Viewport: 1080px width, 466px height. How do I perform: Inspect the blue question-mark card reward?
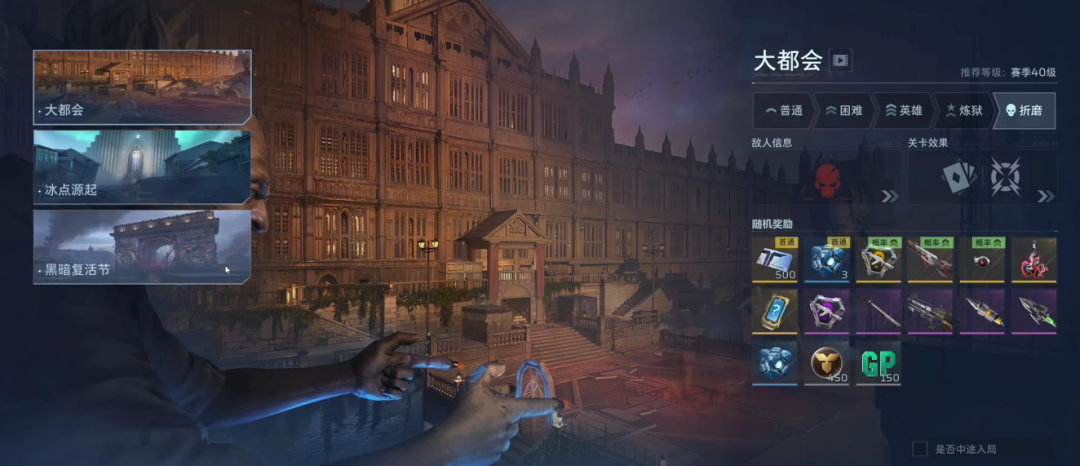pyautogui.click(x=775, y=311)
